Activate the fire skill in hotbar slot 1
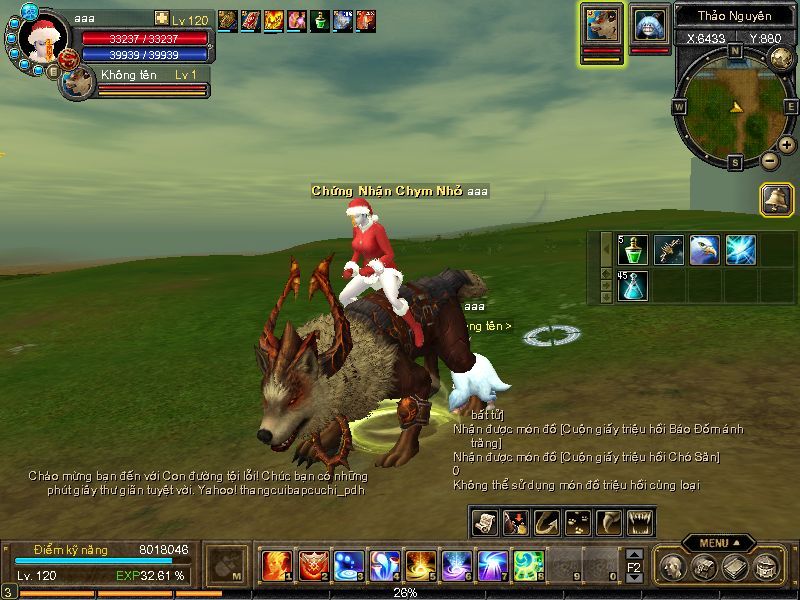 (x=276, y=566)
